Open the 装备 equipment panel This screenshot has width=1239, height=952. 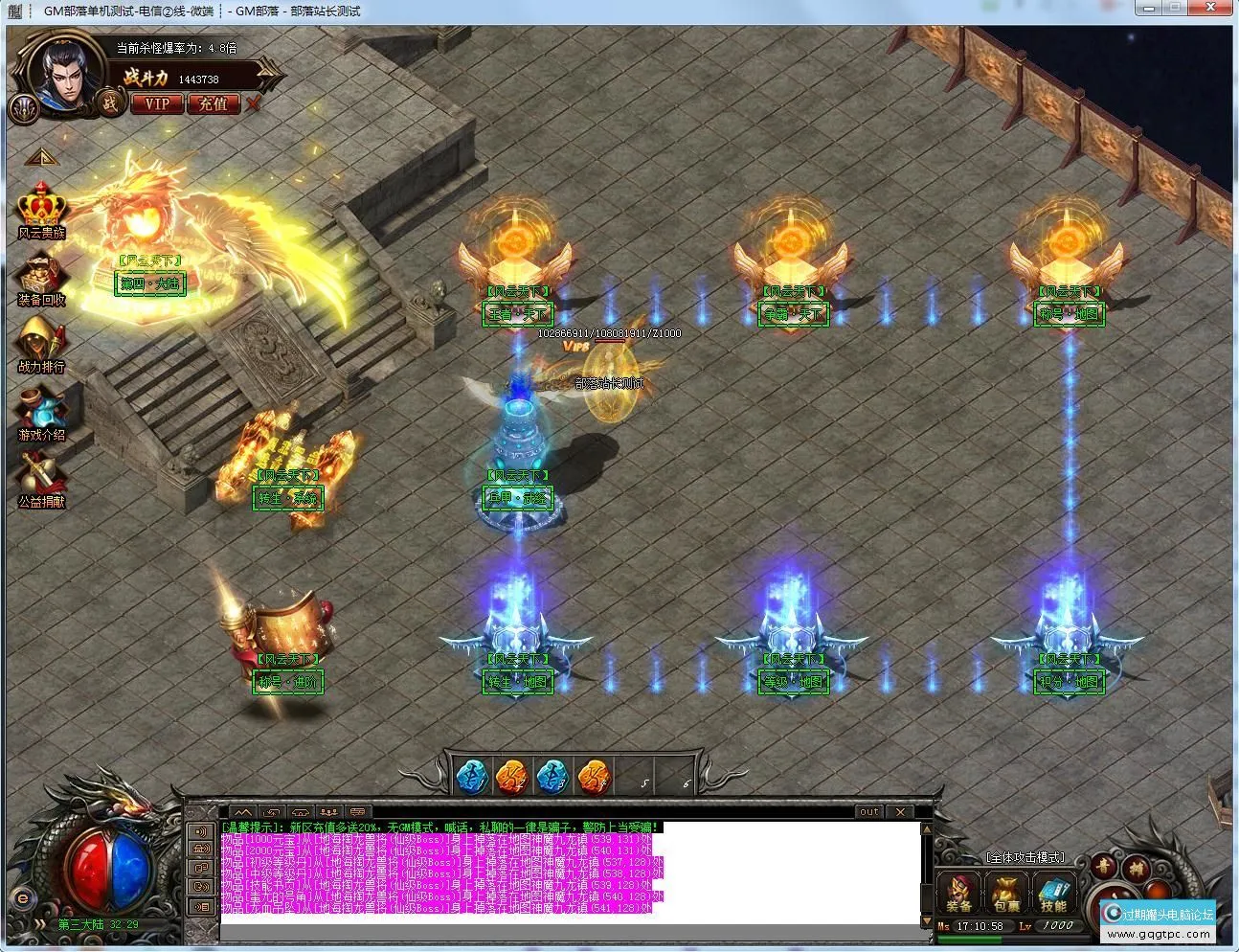pyautogui.click(x=959, y=893)
